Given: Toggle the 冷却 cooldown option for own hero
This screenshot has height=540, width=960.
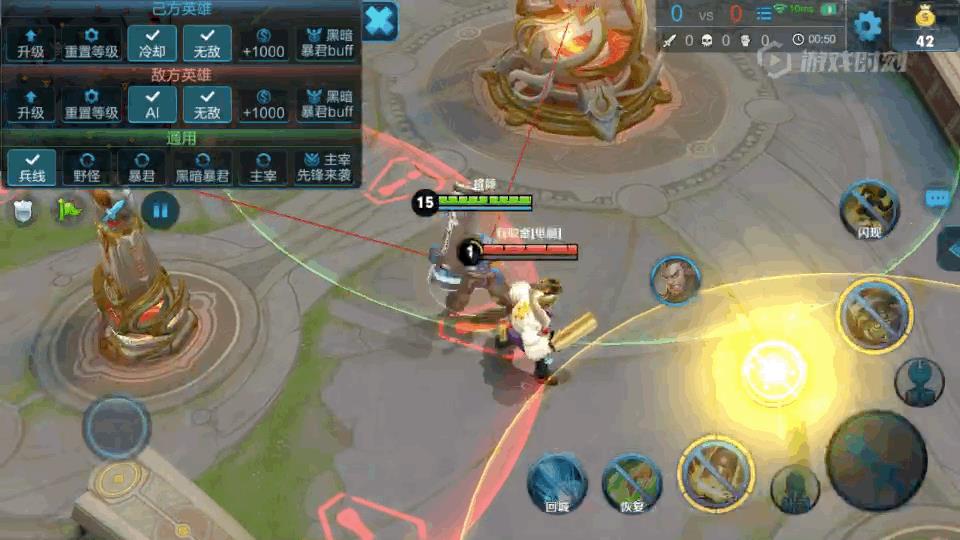Looking at the screenshot, I should 152,43.
